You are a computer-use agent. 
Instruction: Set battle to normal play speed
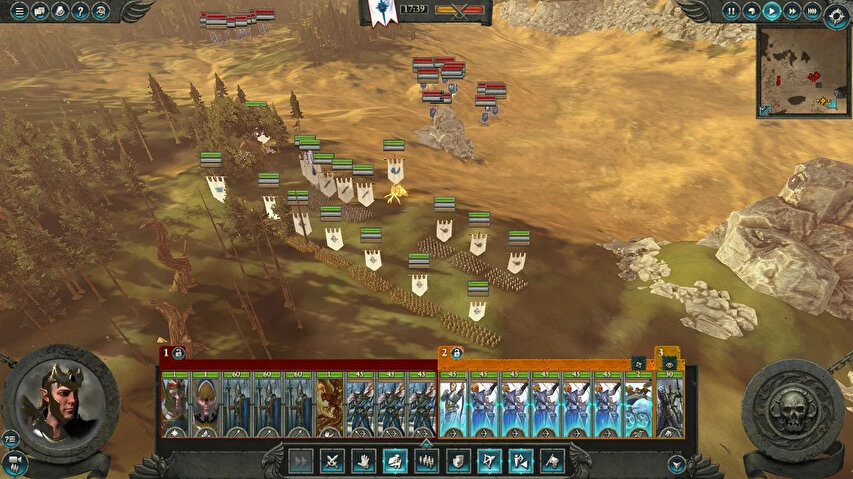click(x=771, y=11)
